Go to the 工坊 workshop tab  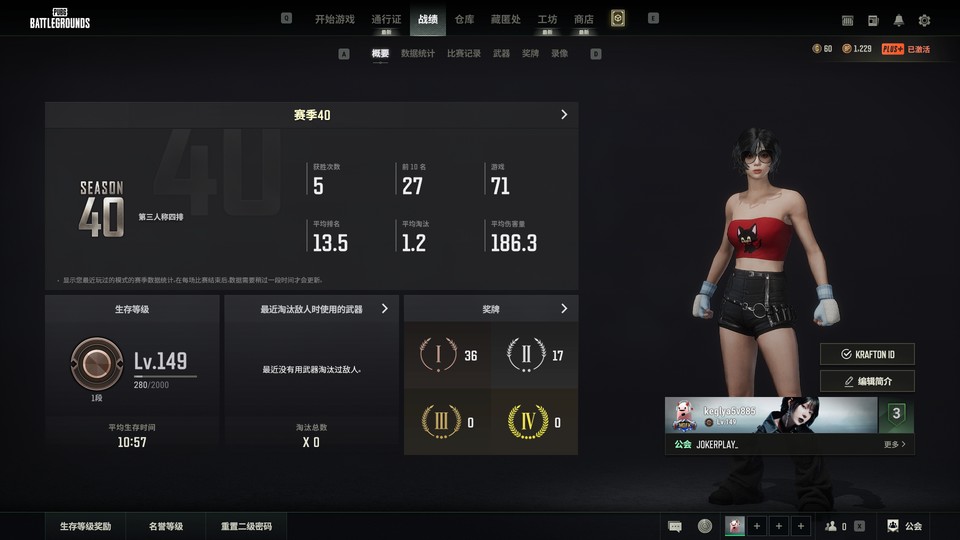tap(547, 19)
